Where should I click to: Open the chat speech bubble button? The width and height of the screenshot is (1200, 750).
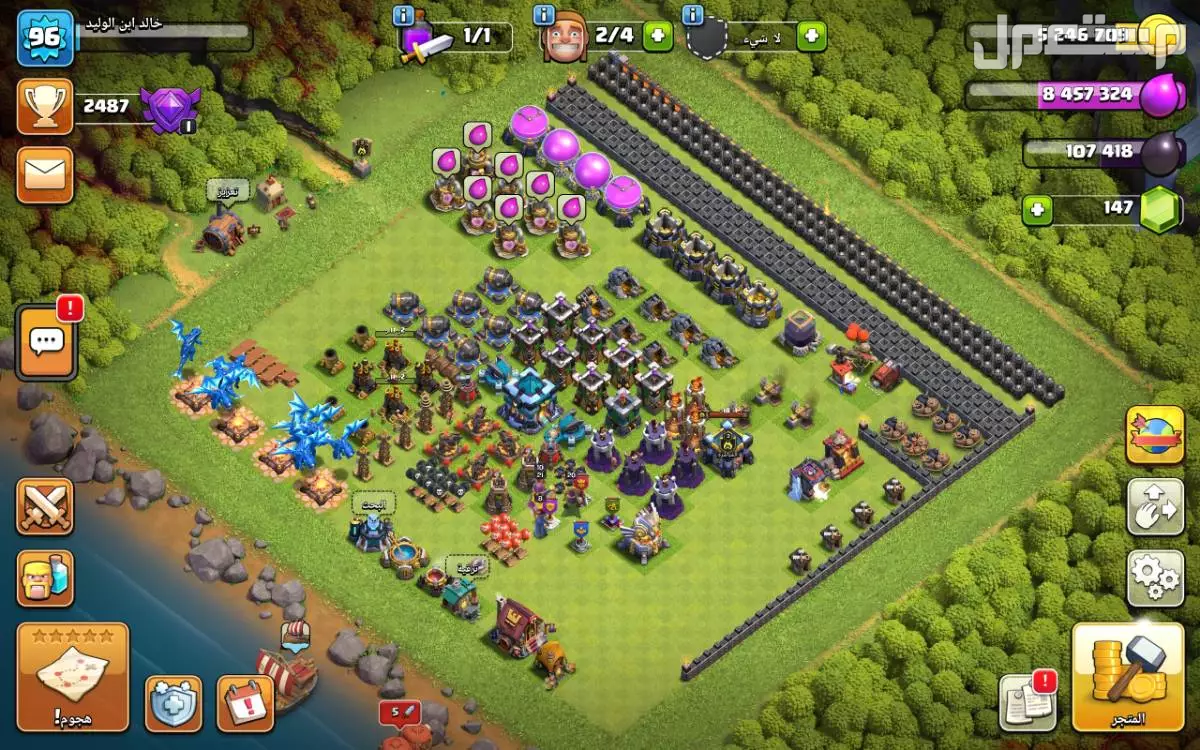pyautogui.click(x=46, y=342)
